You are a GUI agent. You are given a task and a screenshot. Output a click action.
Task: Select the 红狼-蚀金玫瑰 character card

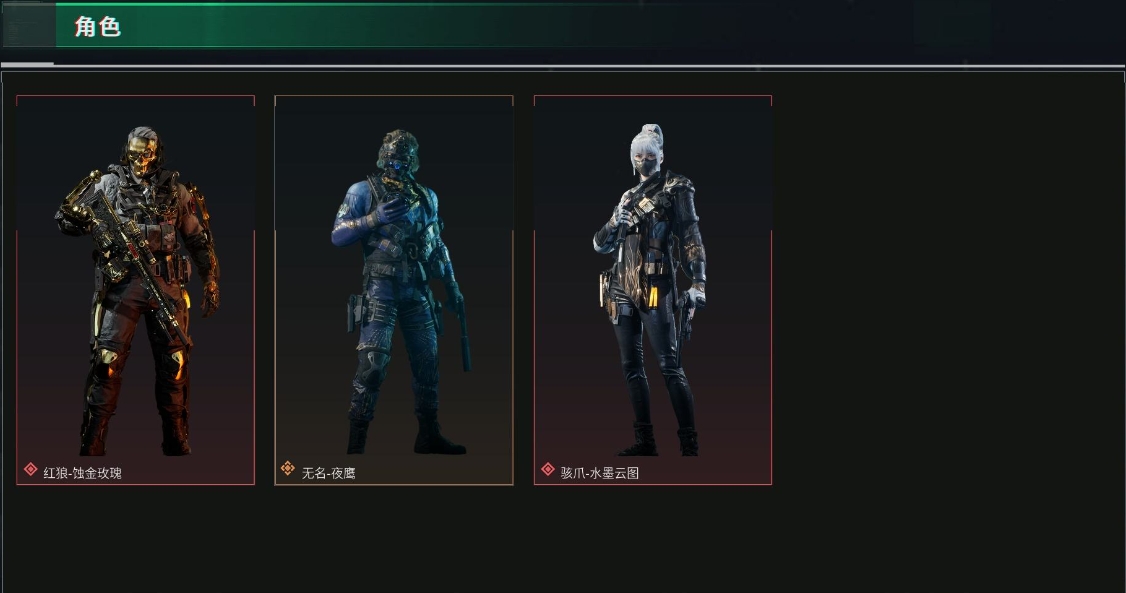pyautogui.click(x=136, y=290)
